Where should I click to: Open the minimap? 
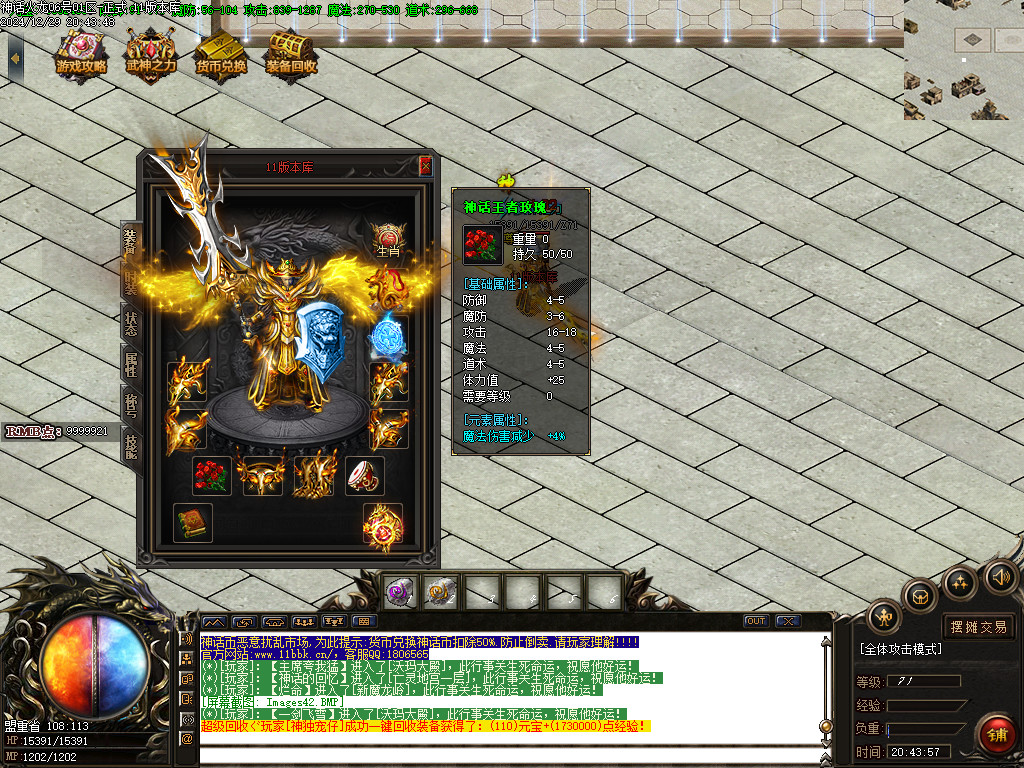pyautogui.click(x=963, y=60)
